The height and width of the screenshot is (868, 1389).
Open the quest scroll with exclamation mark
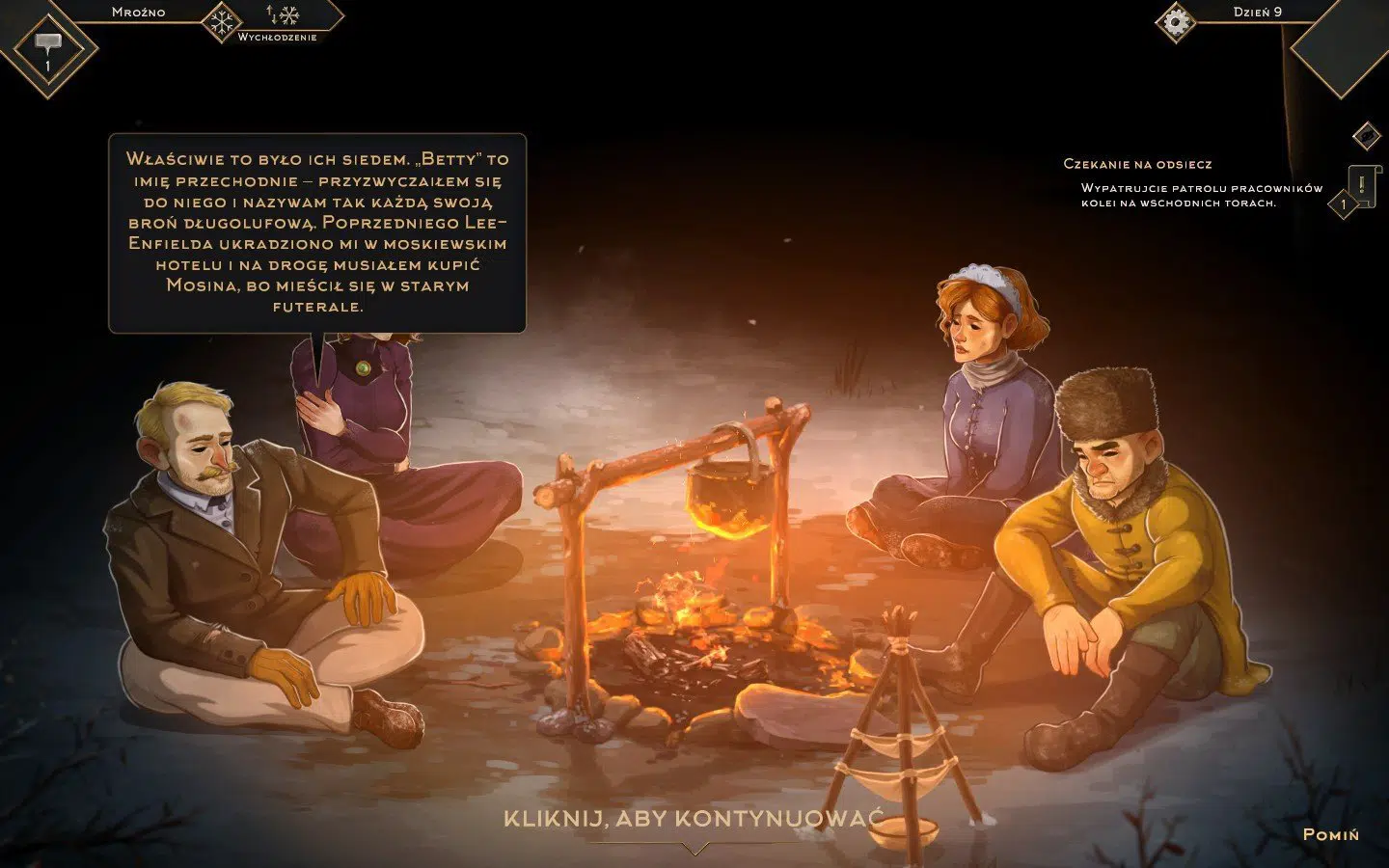click(1362, 184)
